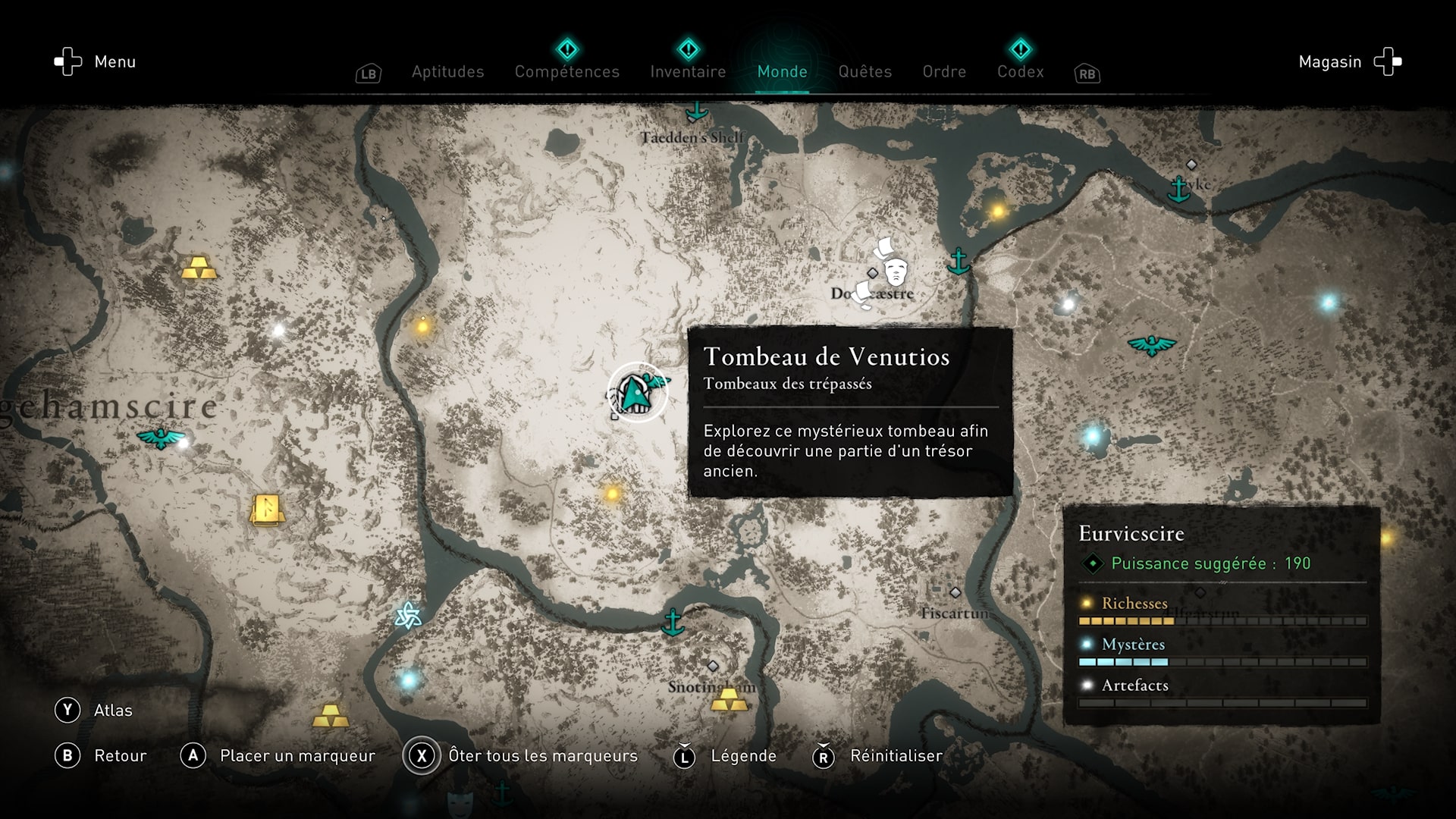Screen dimensions: 1456x819
Task: Click Retour to go back
Action: pos(102,755)
